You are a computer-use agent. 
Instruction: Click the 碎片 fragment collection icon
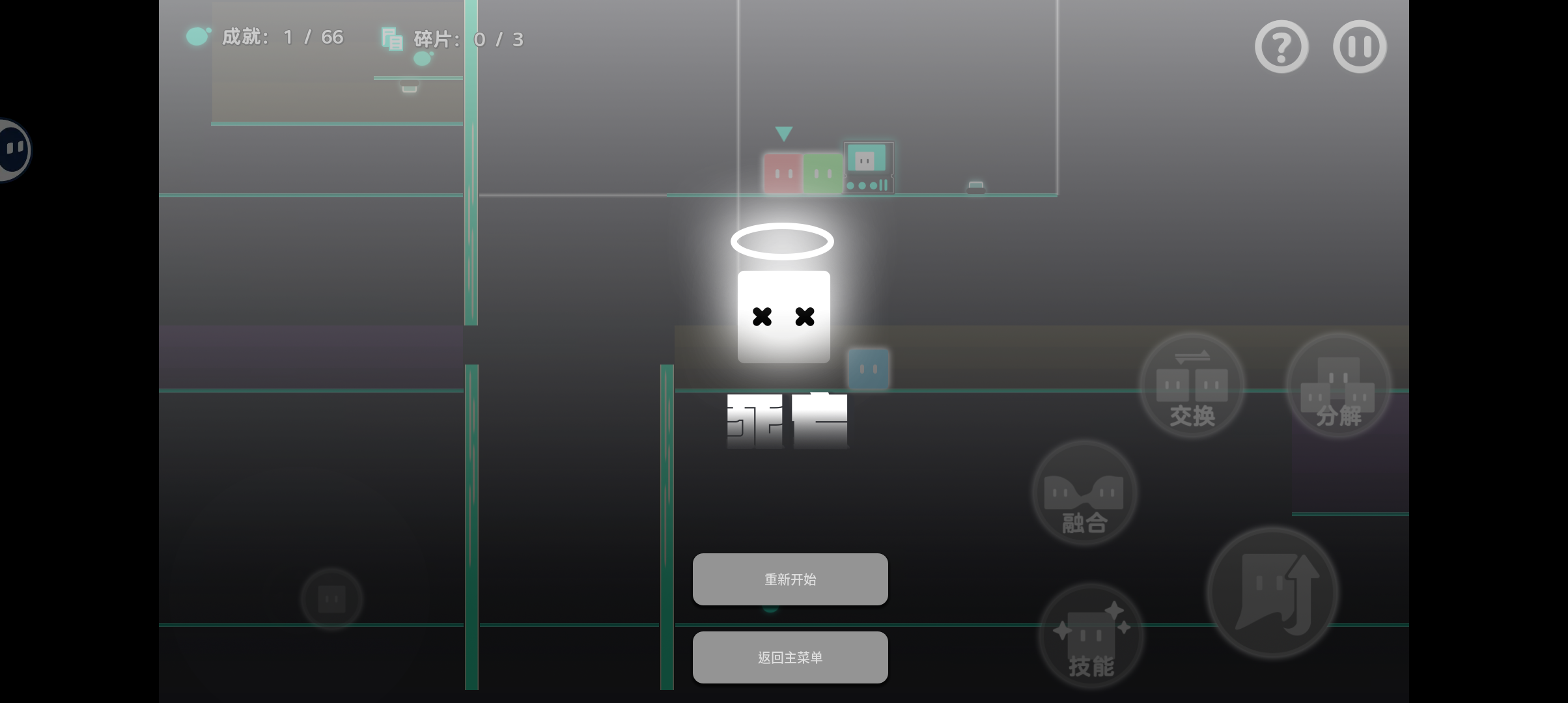tap(392, 39)
